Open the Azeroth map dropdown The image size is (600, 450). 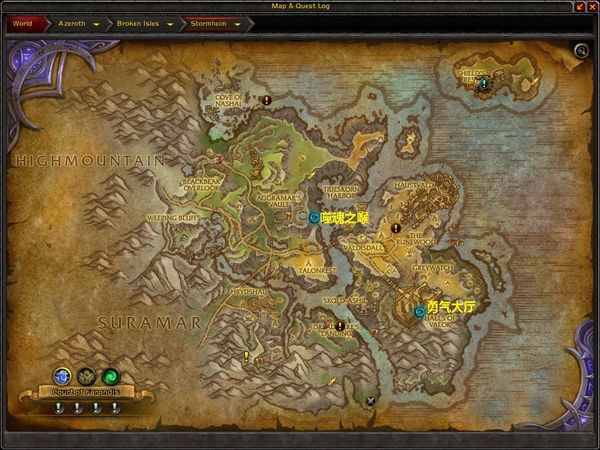96,22
